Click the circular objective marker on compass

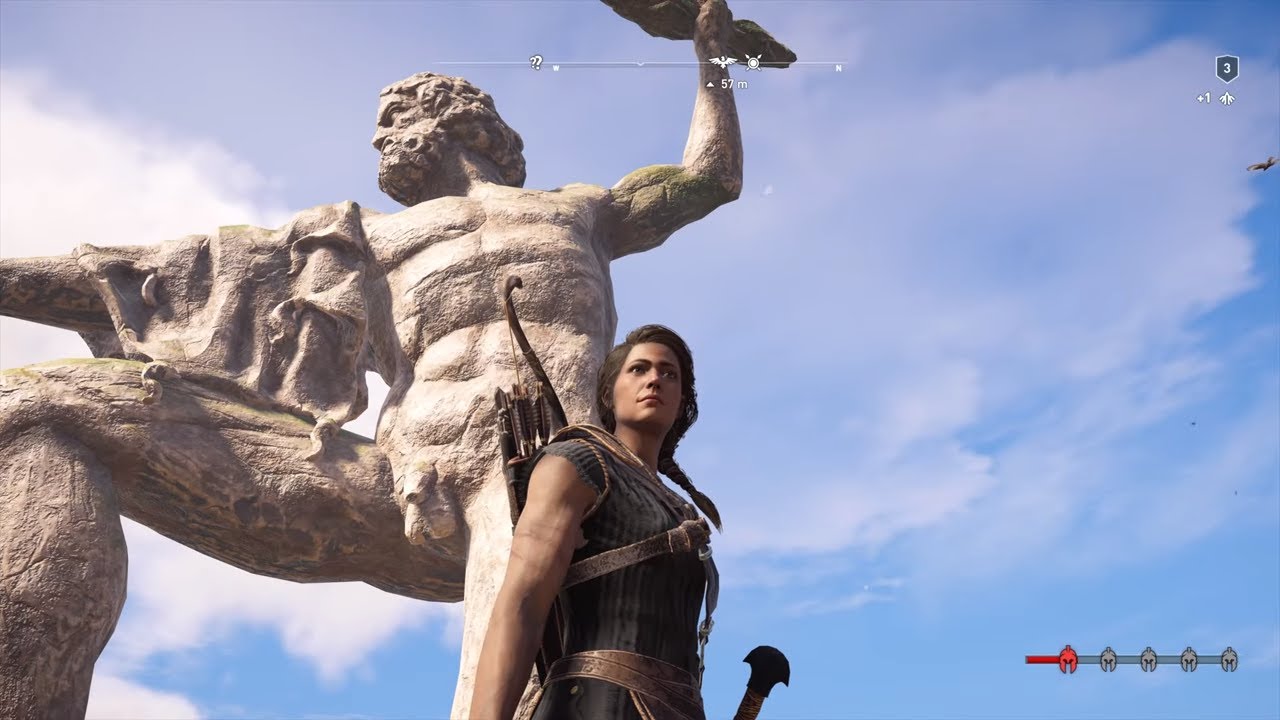[x=753, y=63]
